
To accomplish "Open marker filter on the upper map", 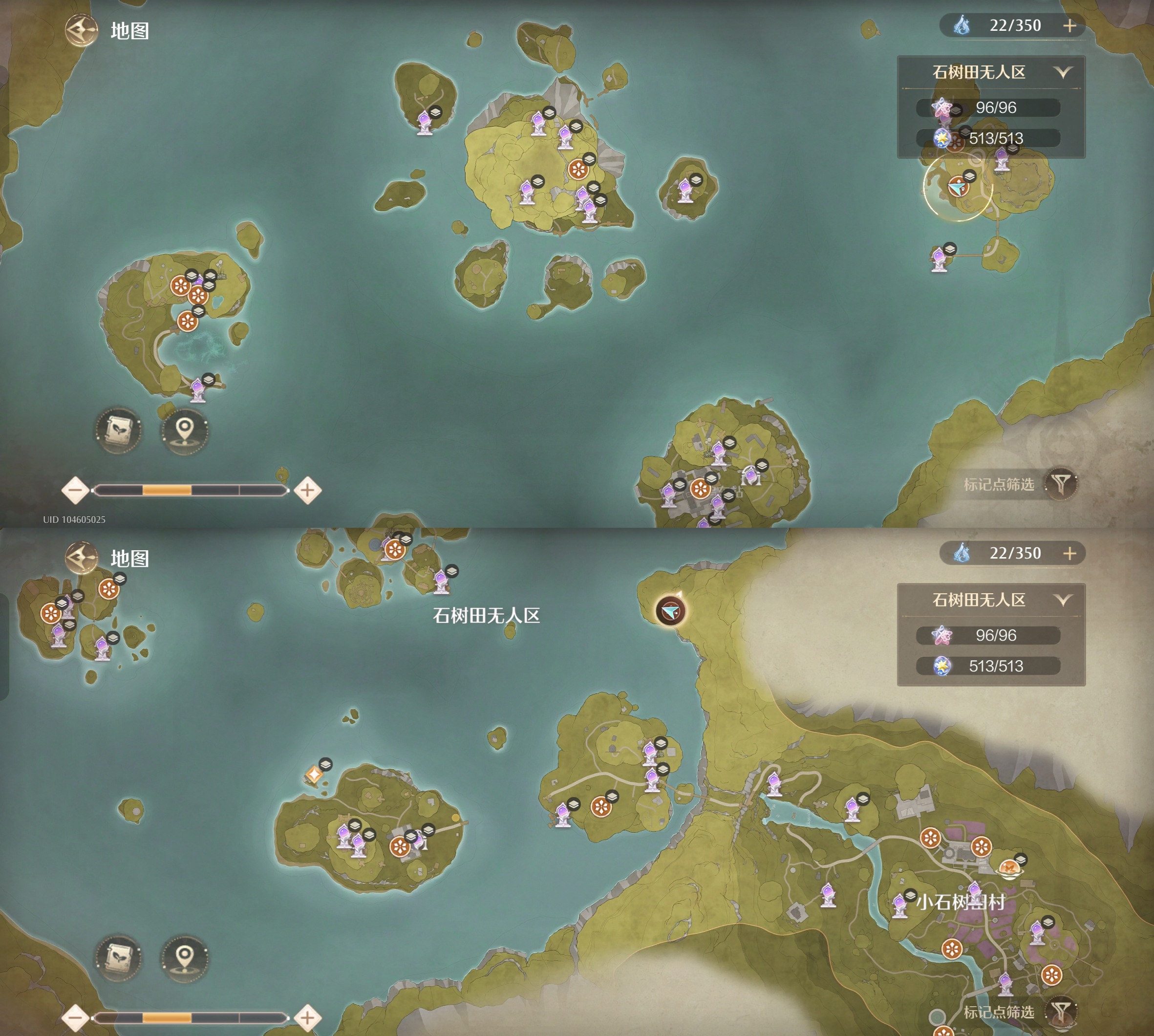I will 1061,484.
